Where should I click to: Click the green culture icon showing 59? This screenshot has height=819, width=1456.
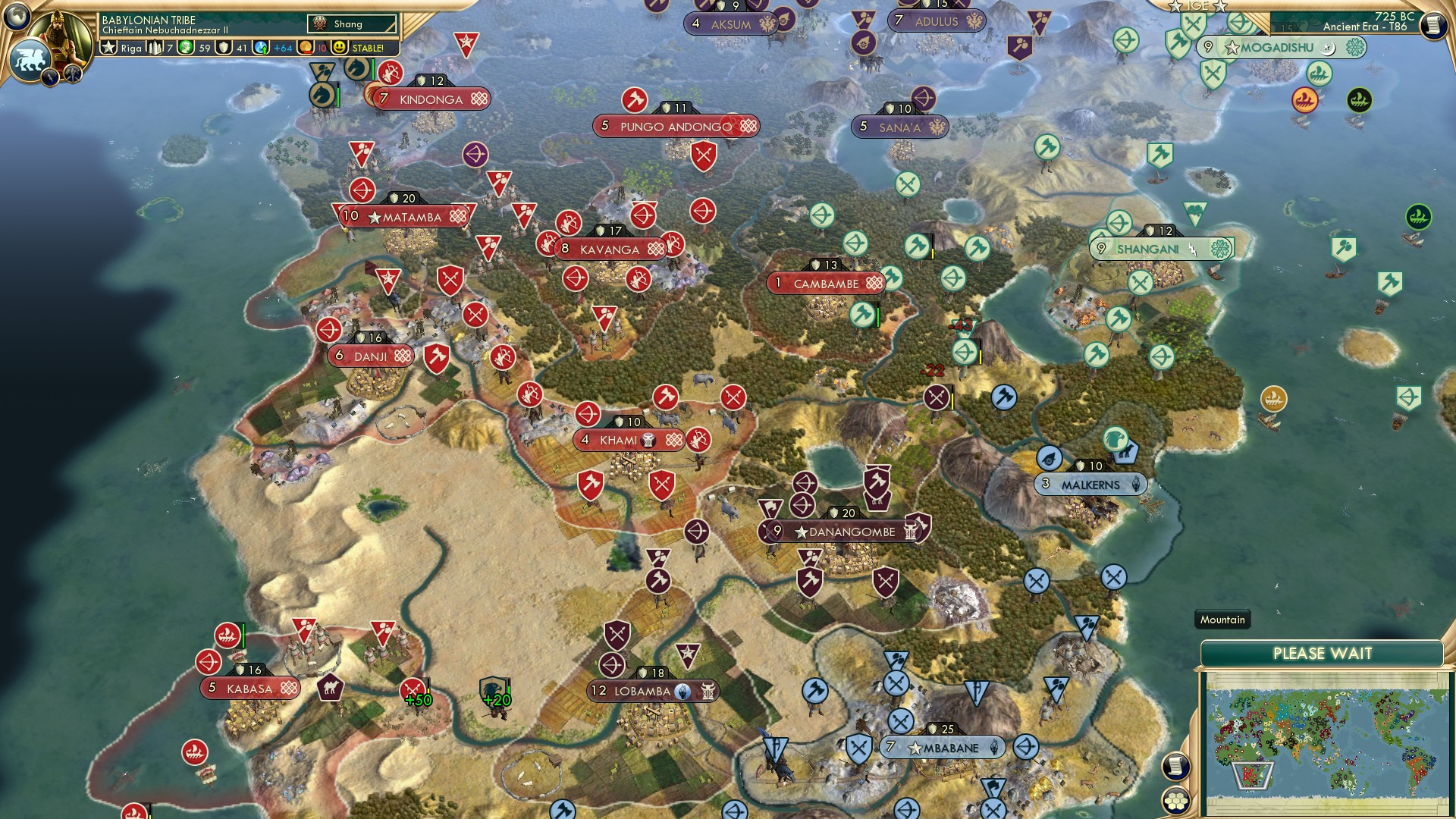[187, 48]
